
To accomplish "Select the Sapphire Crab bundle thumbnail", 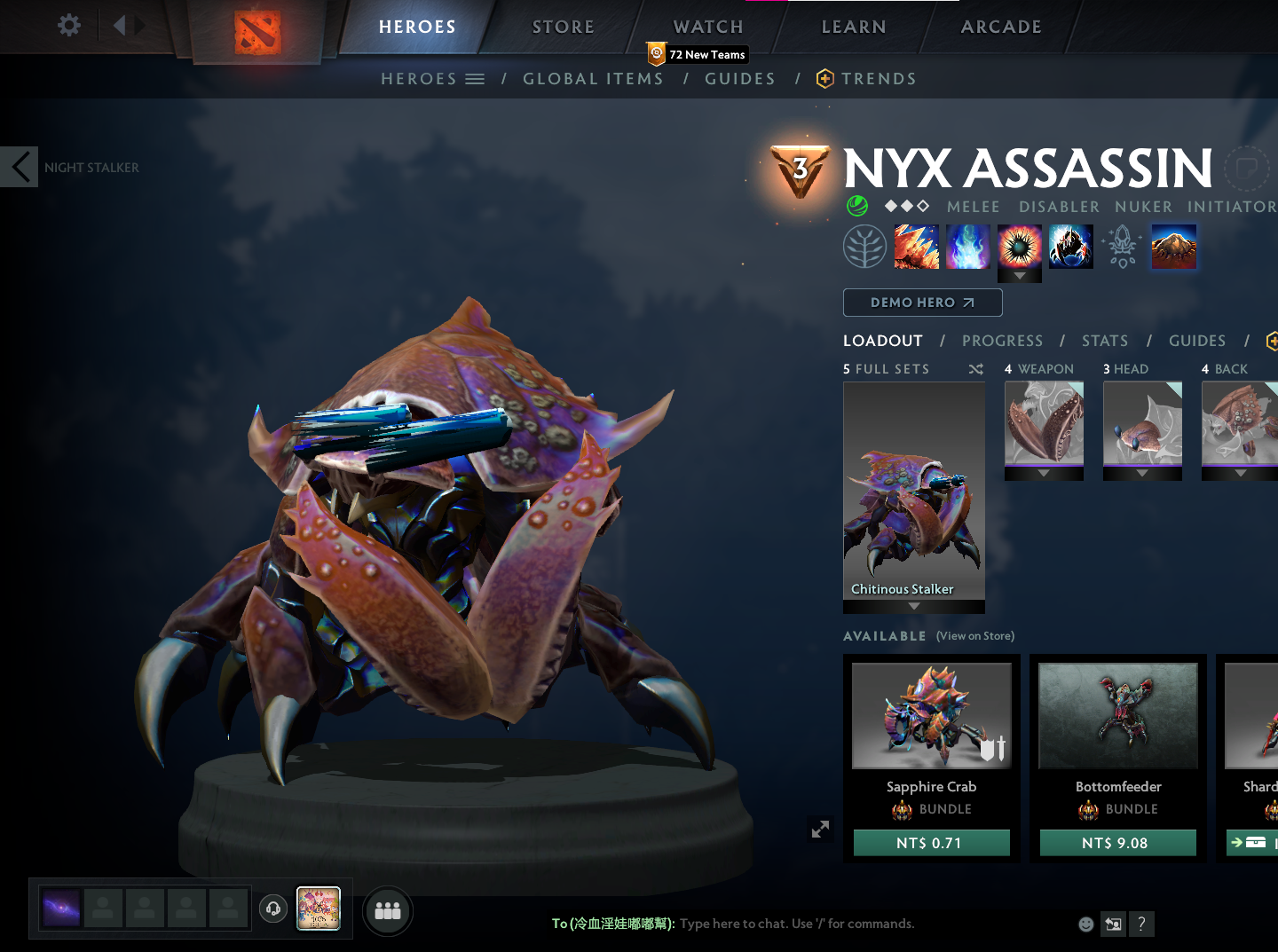I will coord(931,715).
